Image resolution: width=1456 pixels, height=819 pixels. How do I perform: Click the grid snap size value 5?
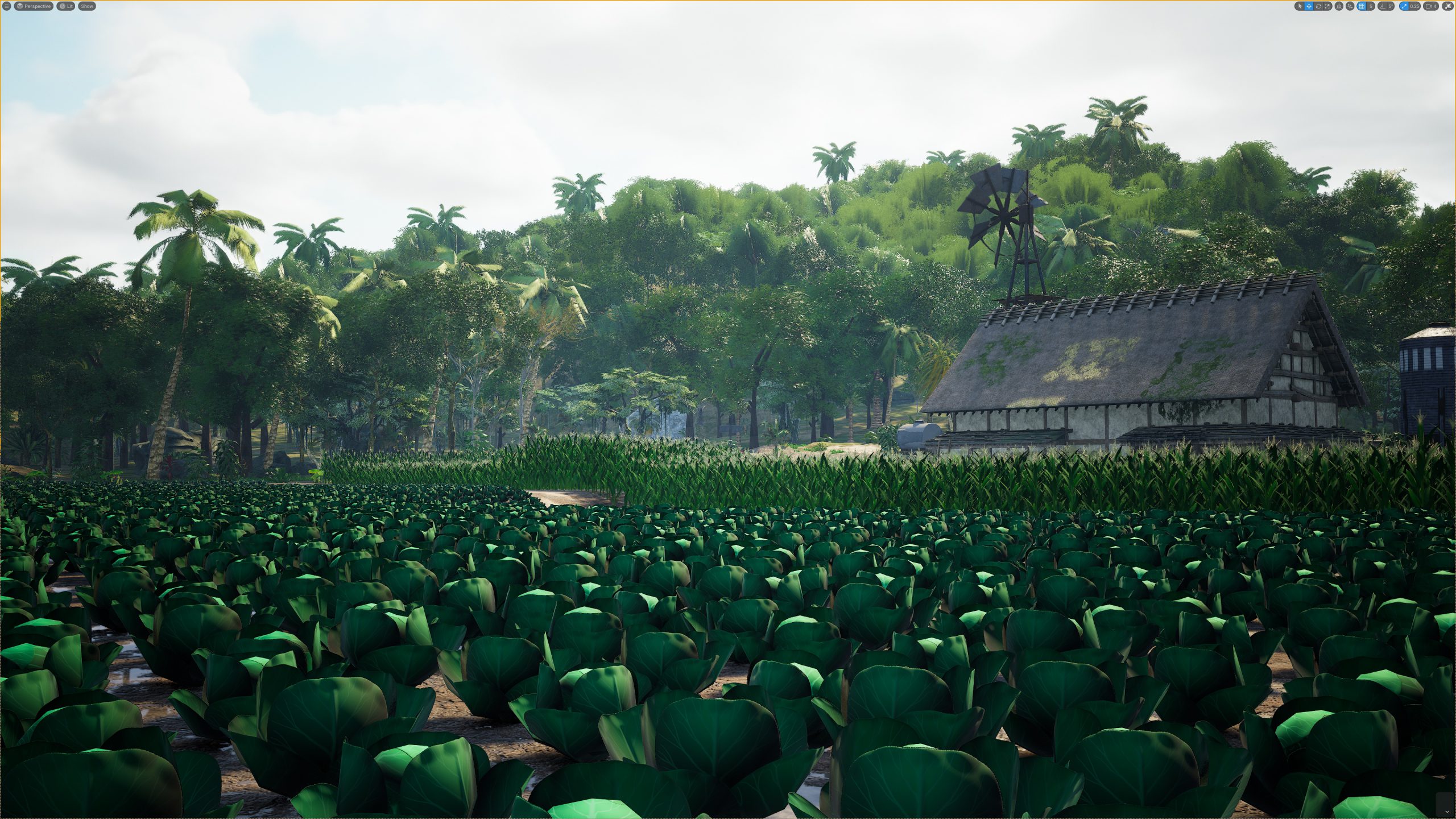1371,6
